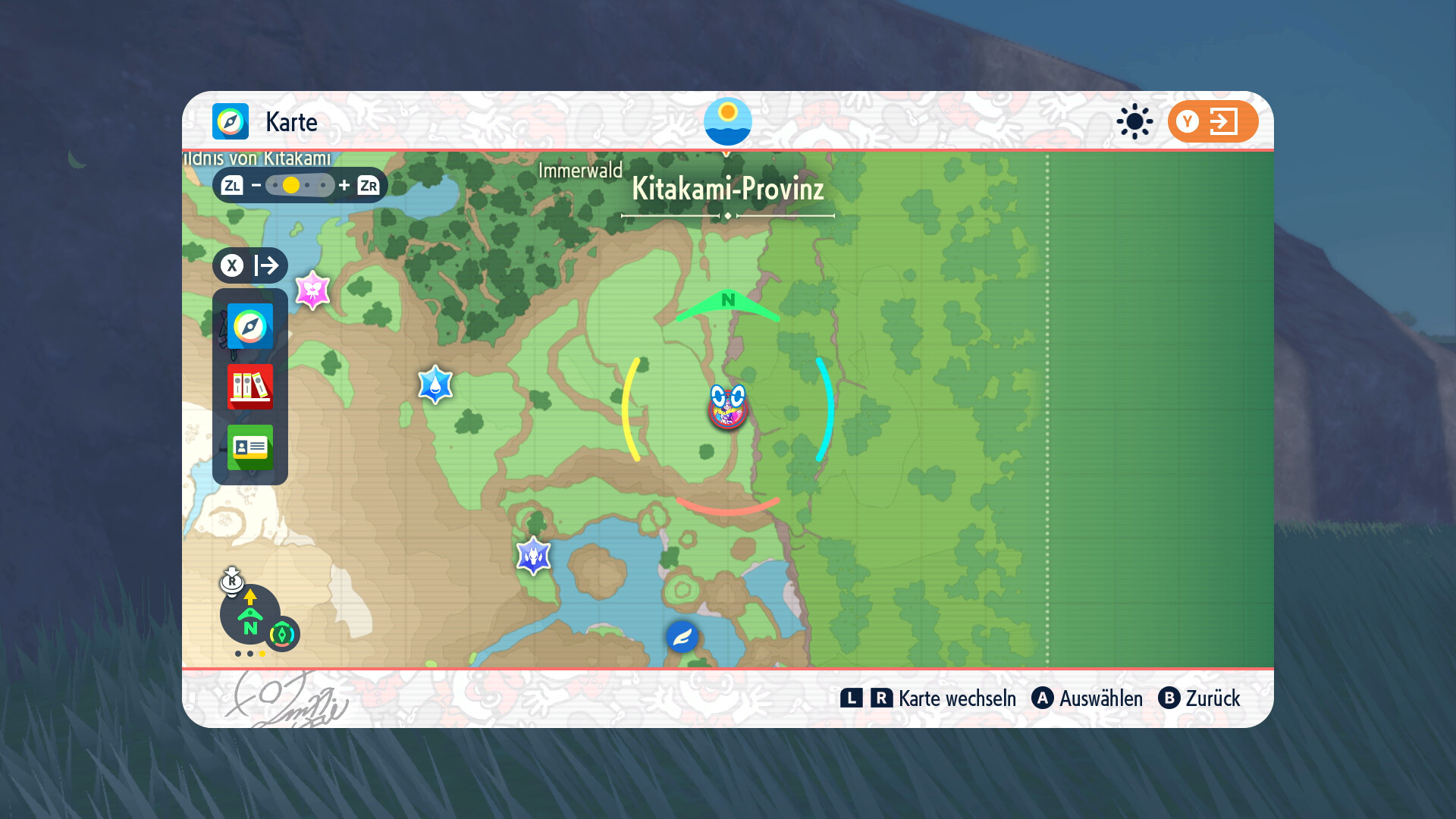Select the blue water Tera Raid crystal
Screen dimensions: 1456x819
click(435, 384)
